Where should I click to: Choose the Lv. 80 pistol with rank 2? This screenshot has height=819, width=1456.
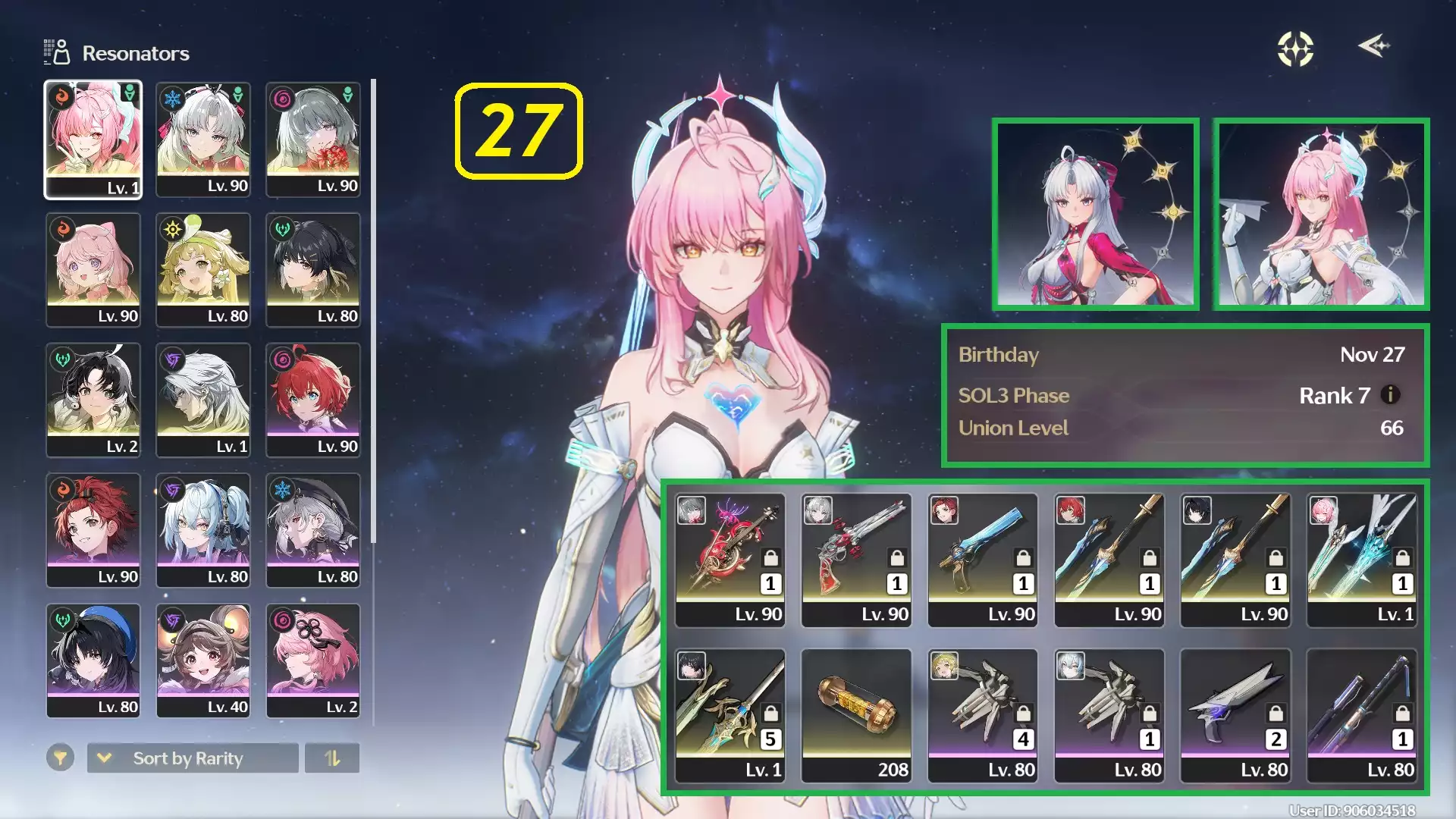click(x=1235, y=715)
